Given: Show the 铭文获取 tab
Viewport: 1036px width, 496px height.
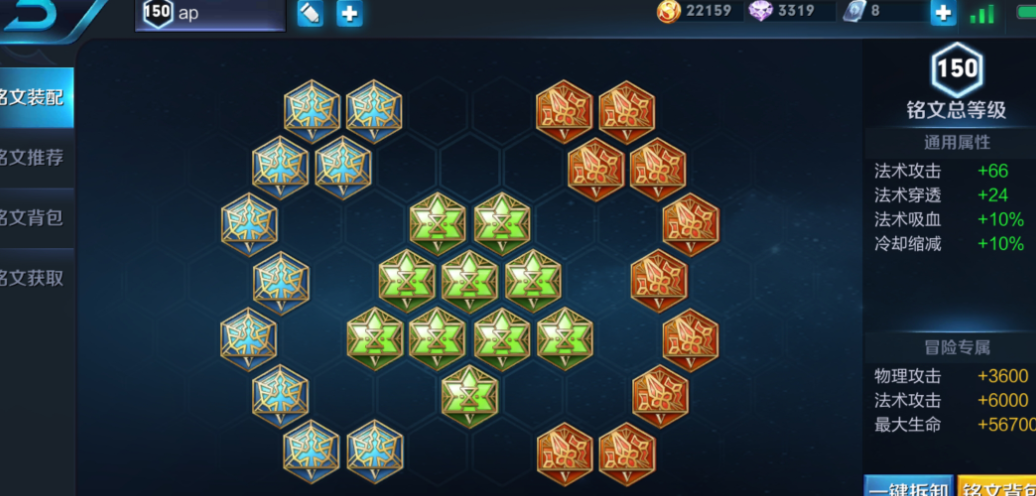Looking at the screenshot, I should (36, 278).
